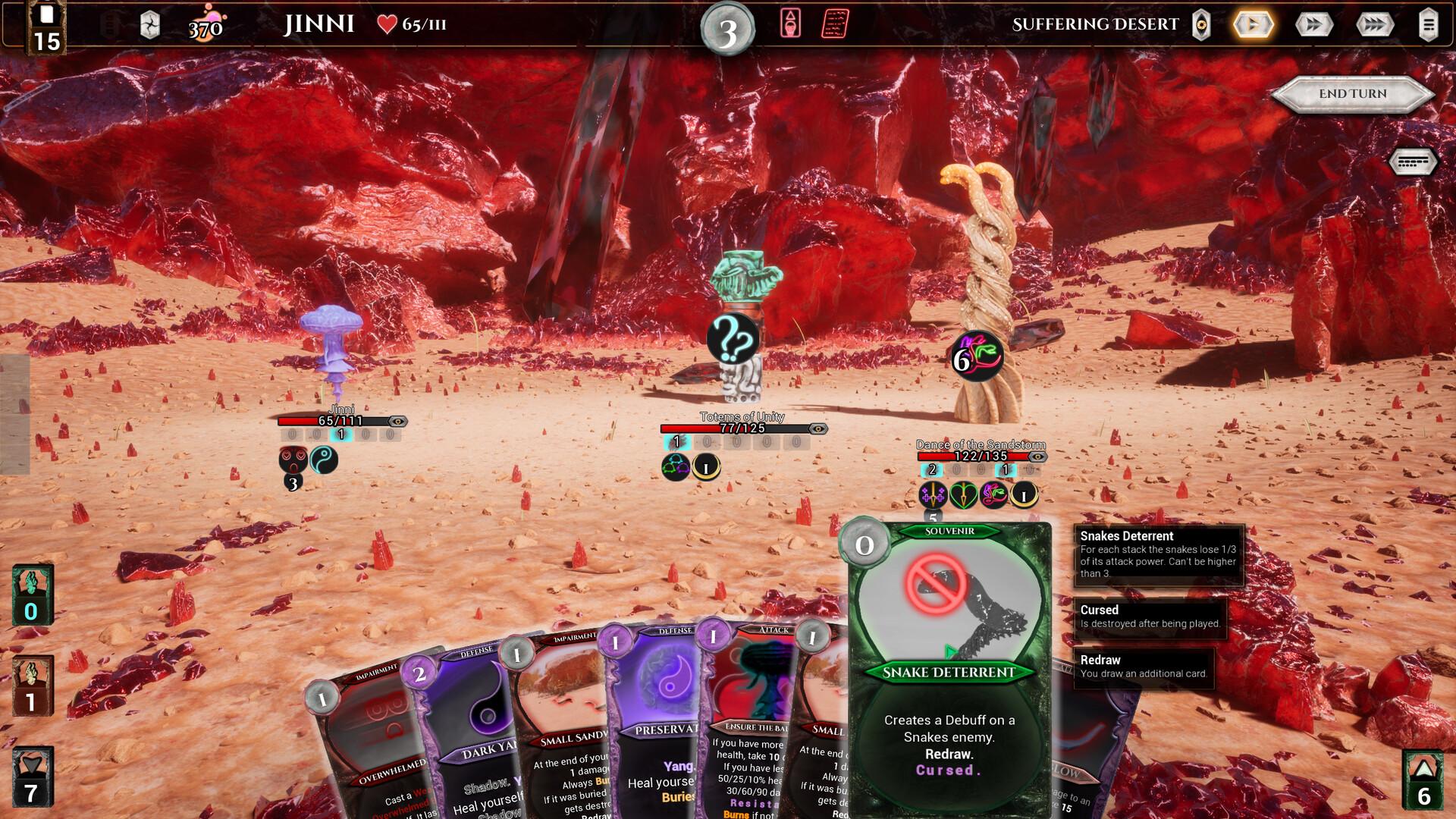Image resolution: width=1456 pixels, height=819 pixels.
Task: Set game speed to normal play
Action: [x=1253, y=25]
